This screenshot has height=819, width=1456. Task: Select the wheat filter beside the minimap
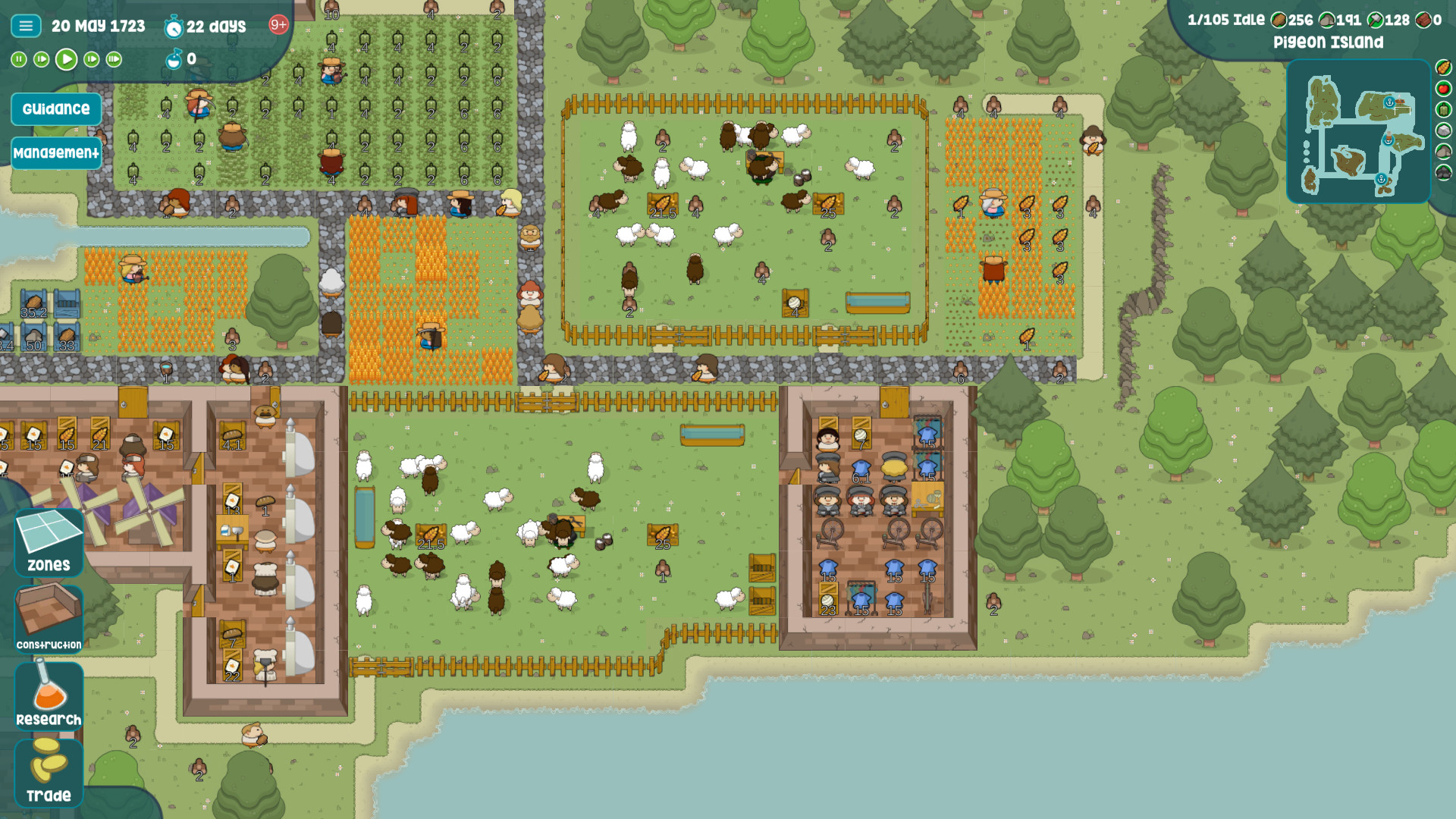coord(1443,67)
